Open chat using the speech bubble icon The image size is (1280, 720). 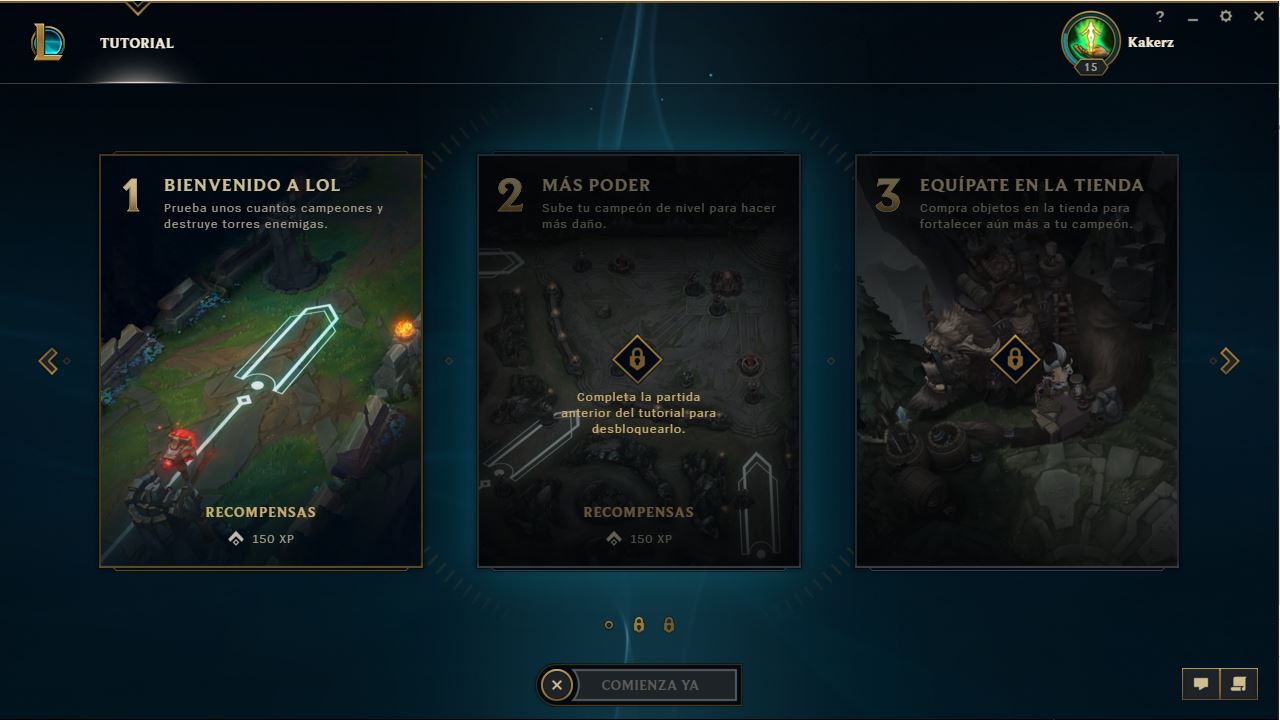click(x=1201, y=684)
